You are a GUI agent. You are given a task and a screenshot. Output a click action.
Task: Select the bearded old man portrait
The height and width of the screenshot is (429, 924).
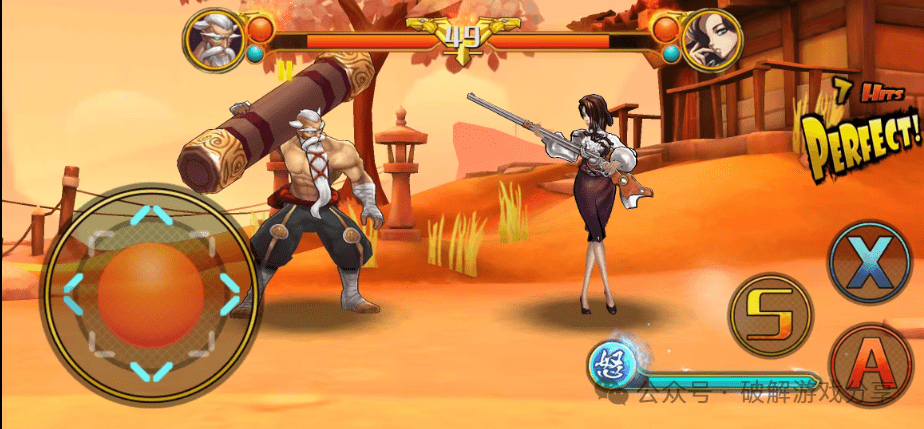[213, 40]
